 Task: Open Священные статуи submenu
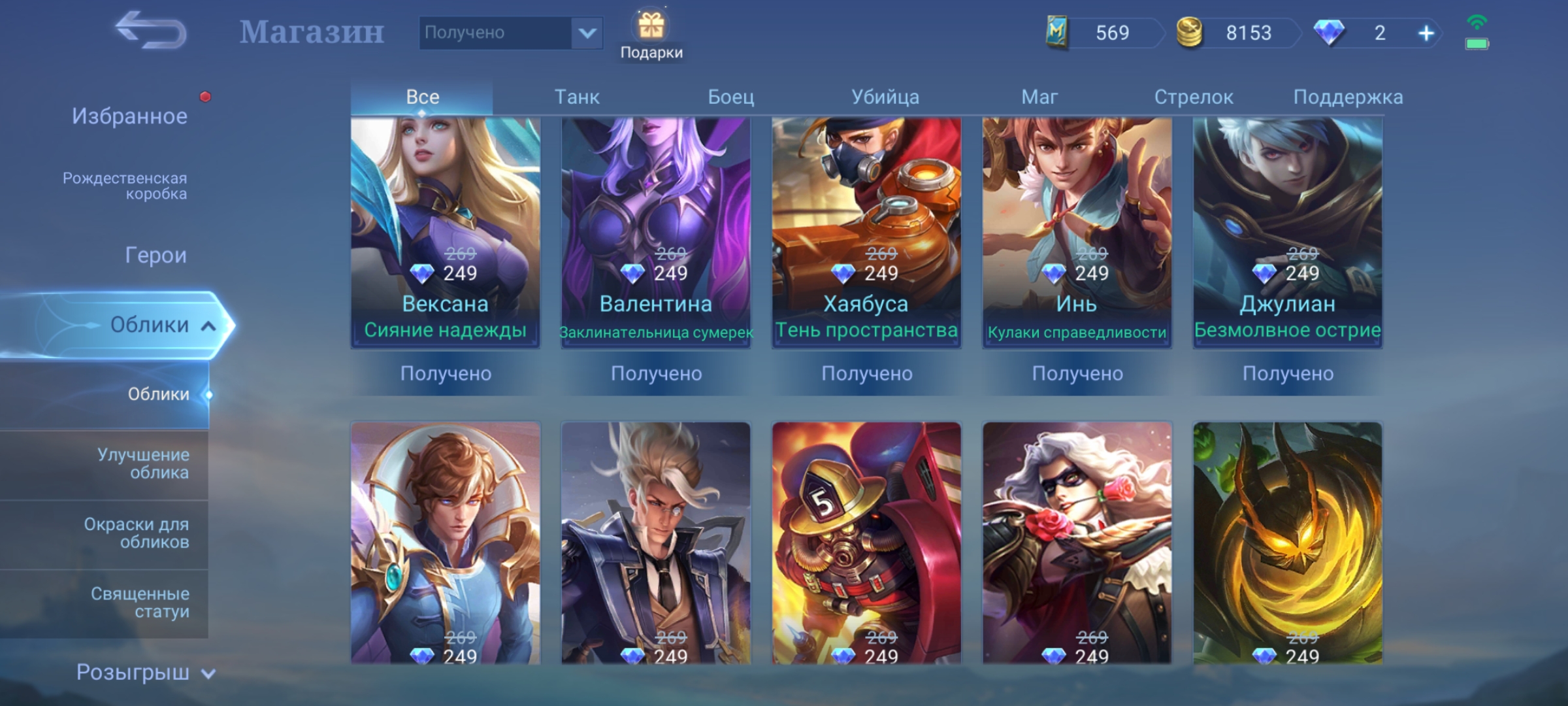pos(140,603)
